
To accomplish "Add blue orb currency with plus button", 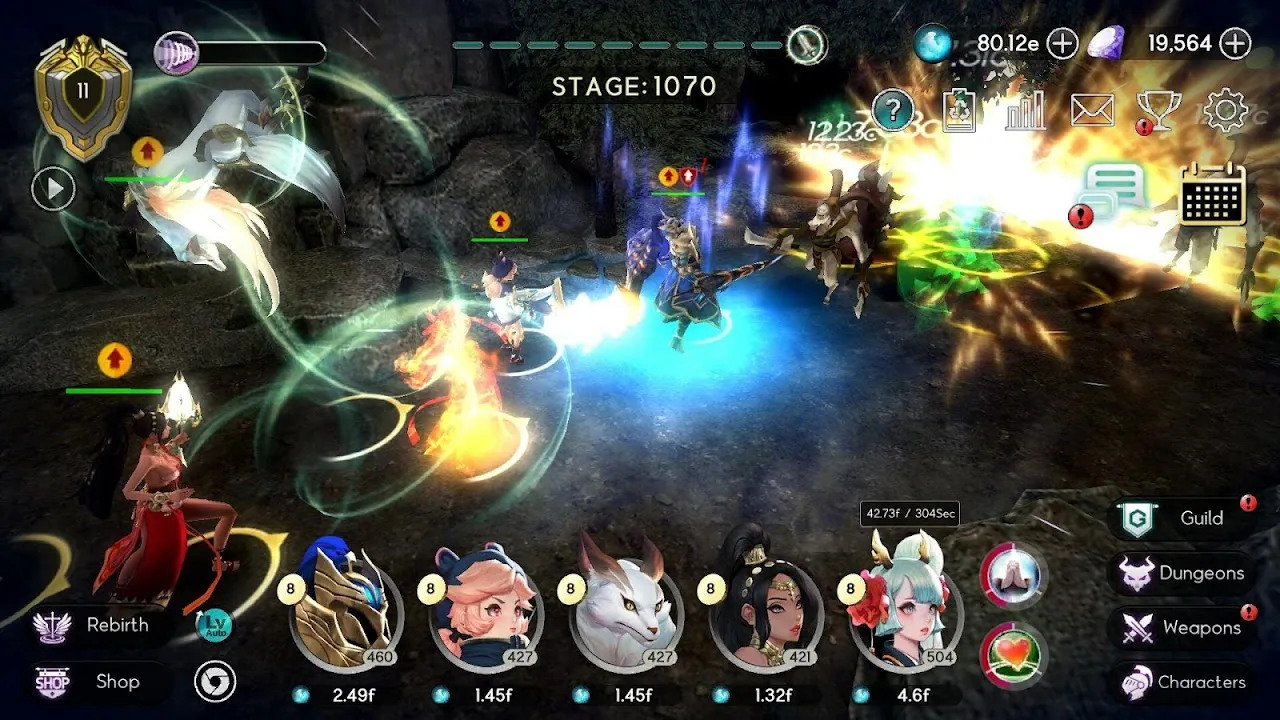I will (1062, 43).
